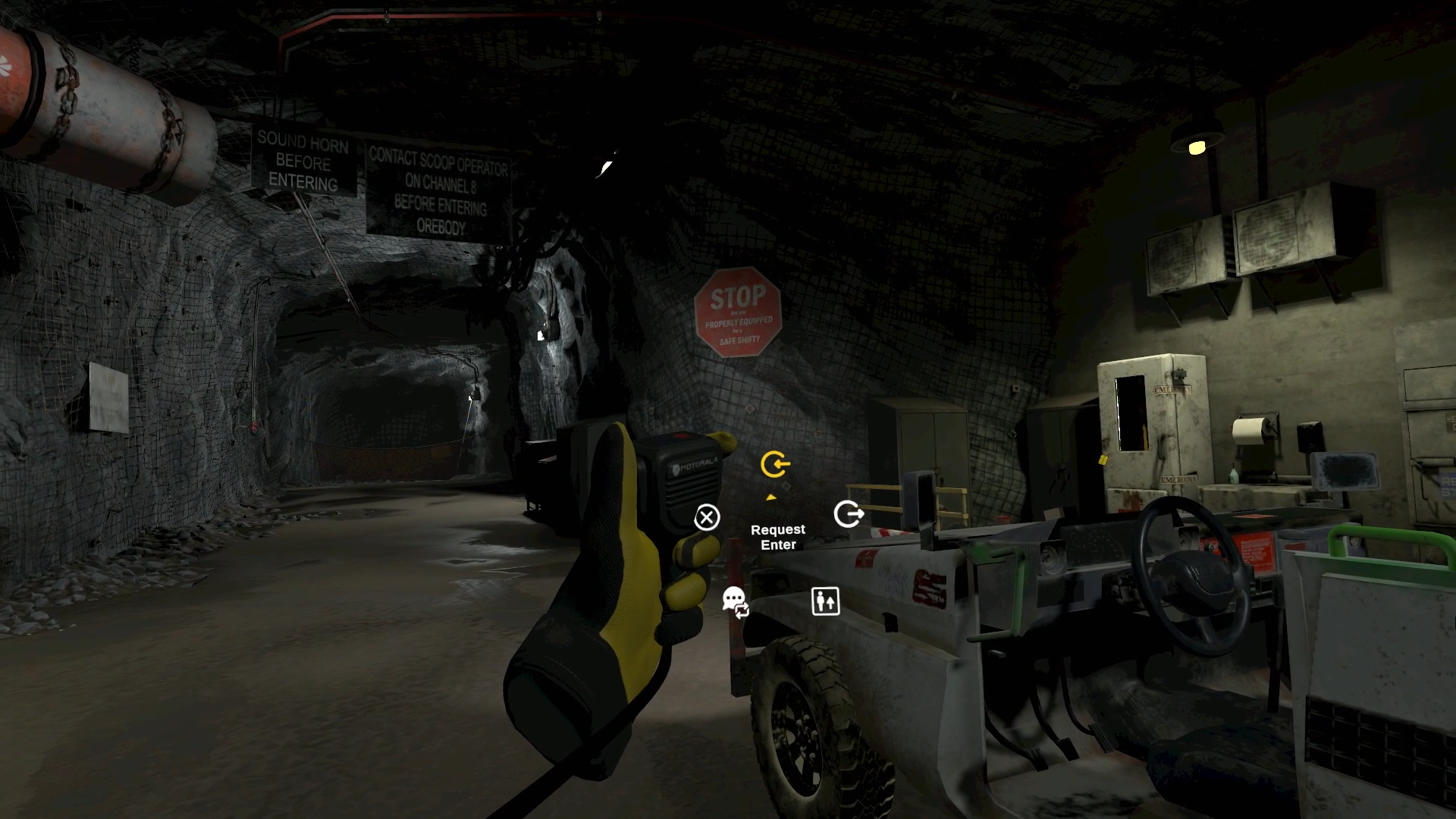Select the elevator person-with-arrow icon
Image resolution: width=1456 pixels, height=819 pixels.
[x=825, y=601]
